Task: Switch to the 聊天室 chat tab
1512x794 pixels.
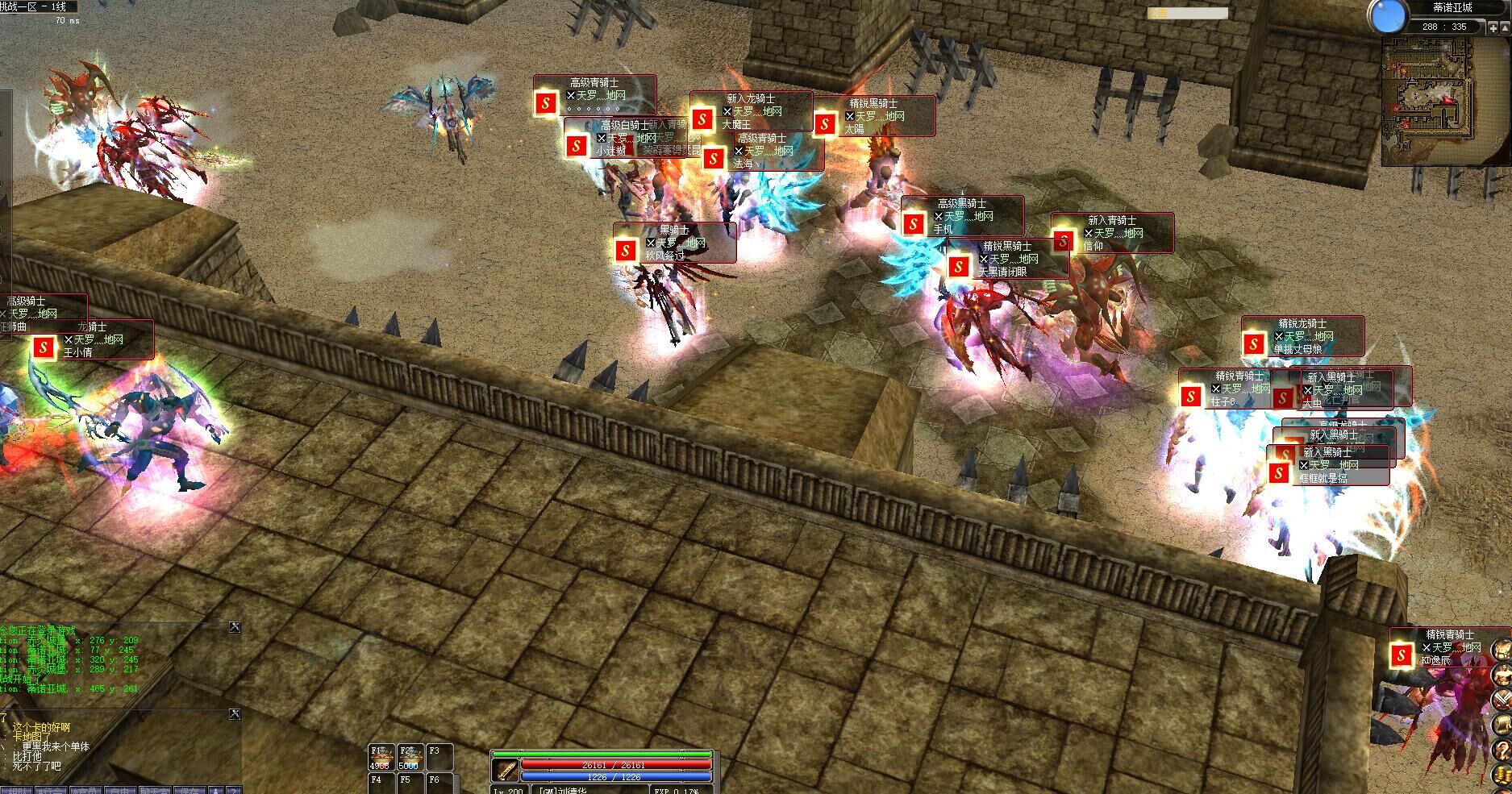Action: 156,790
